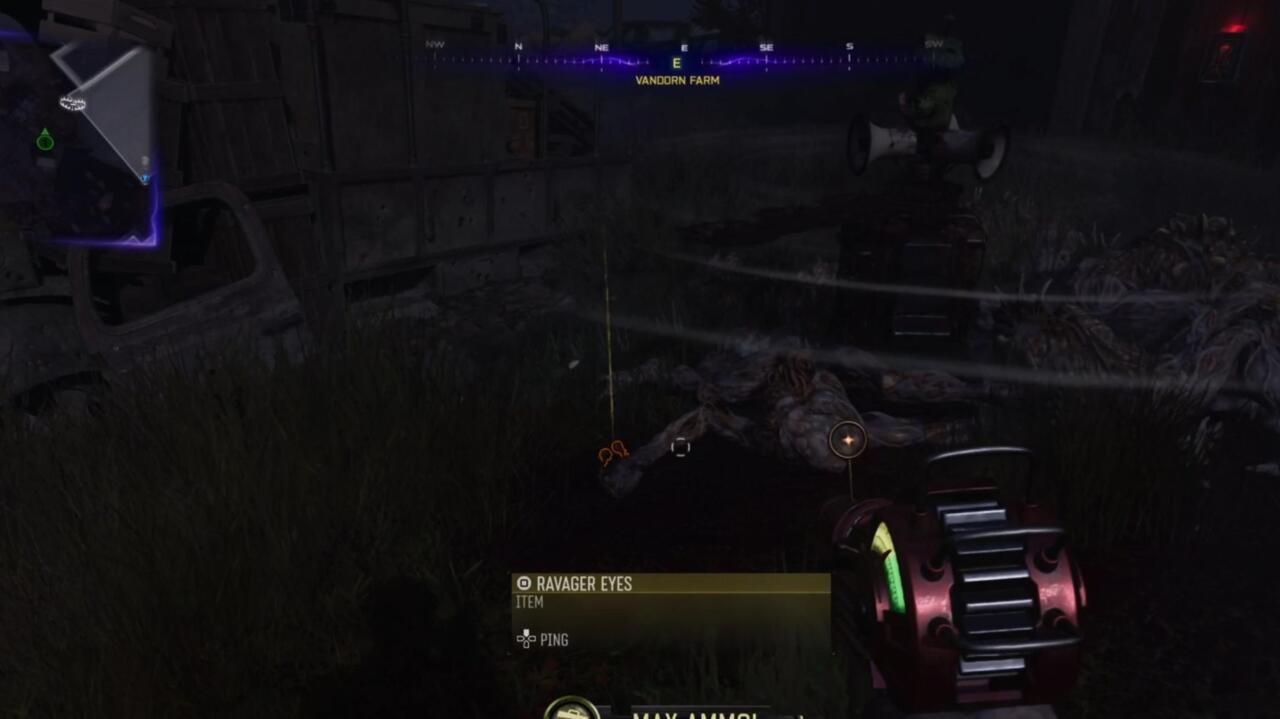Select the green marker beside the minimap
The image size is (1280, 719).
45,140
